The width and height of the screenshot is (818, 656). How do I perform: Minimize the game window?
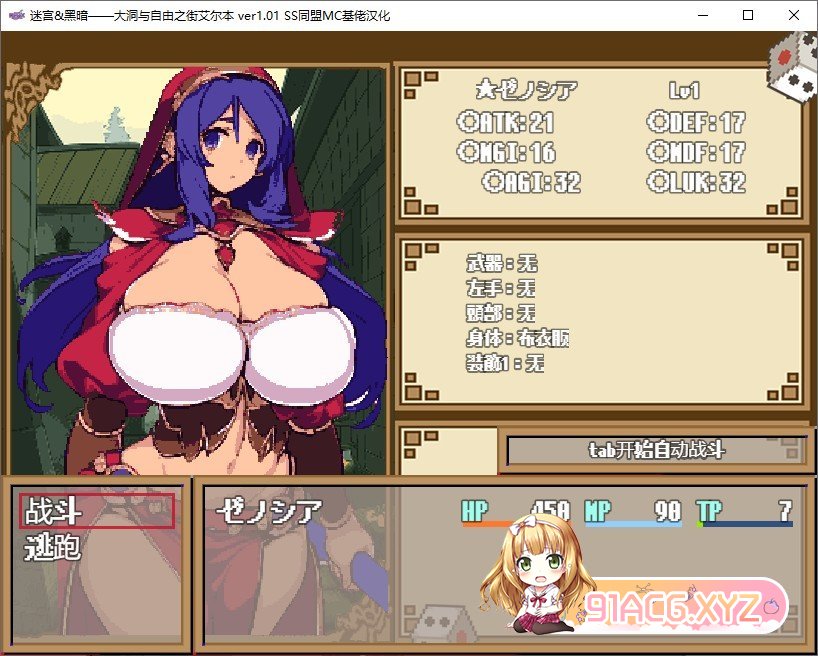(702, 15)
